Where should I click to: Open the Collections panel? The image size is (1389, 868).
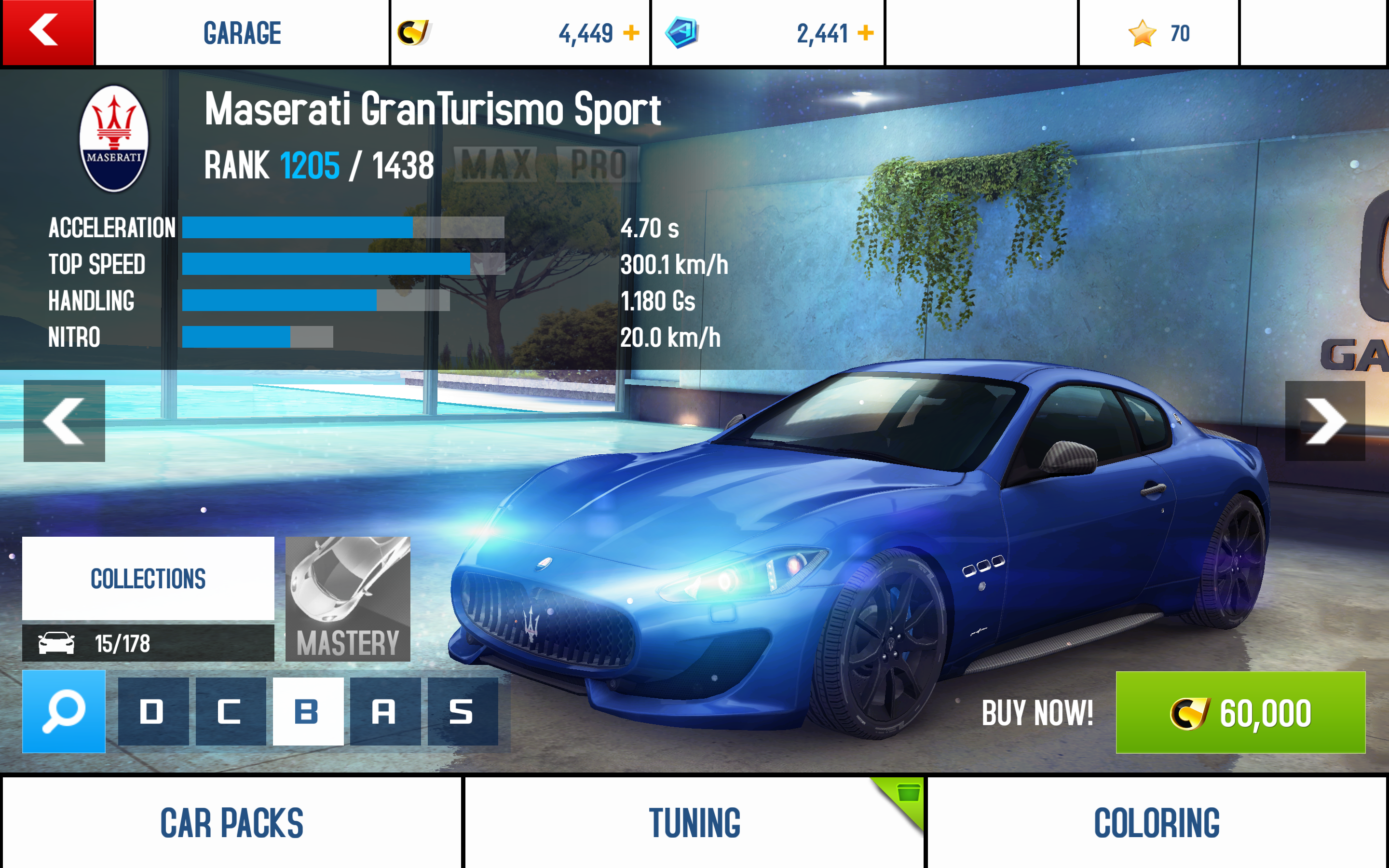pos(148,578)
